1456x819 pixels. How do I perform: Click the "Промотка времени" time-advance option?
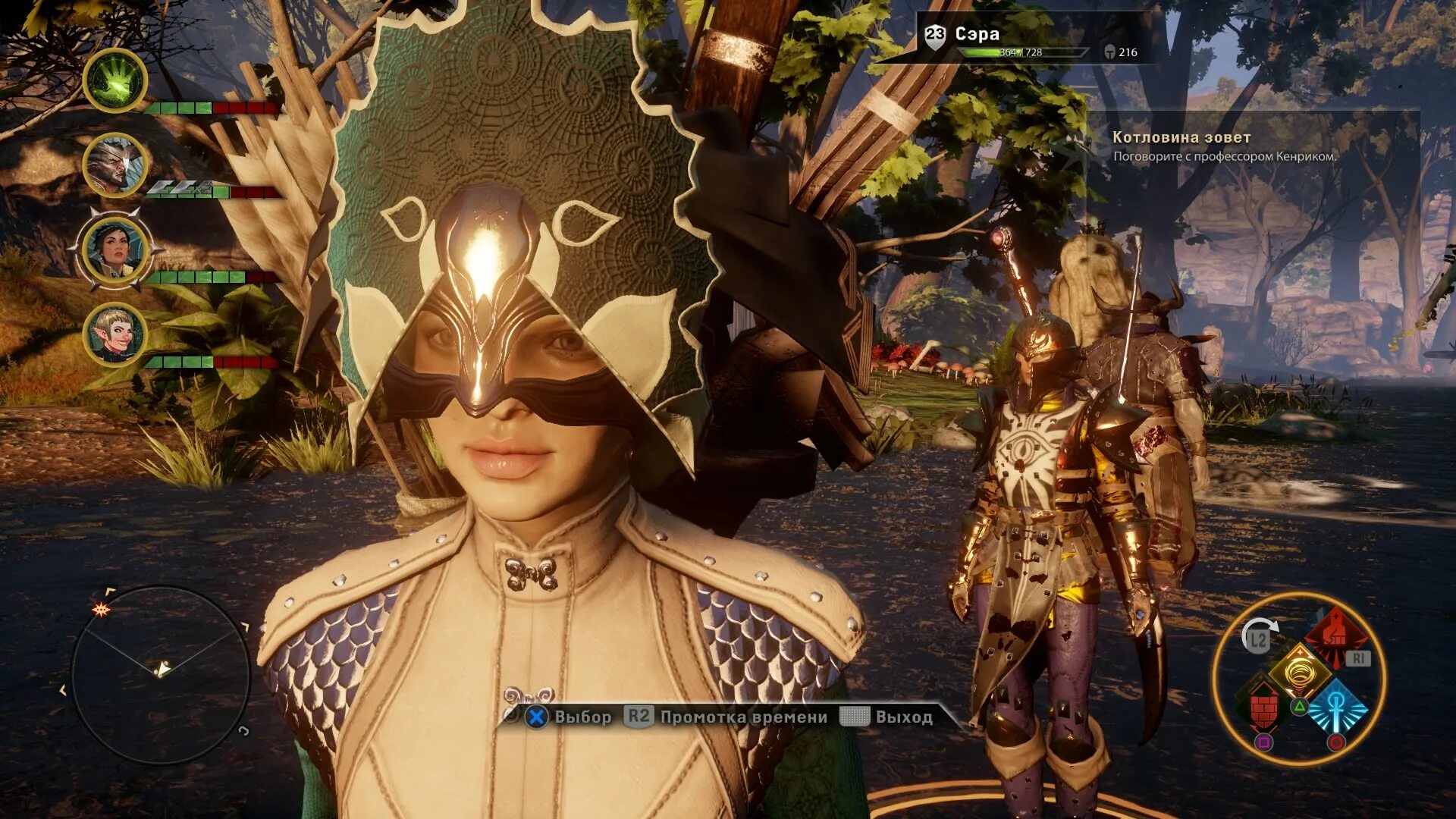click(x=726, y=717)
